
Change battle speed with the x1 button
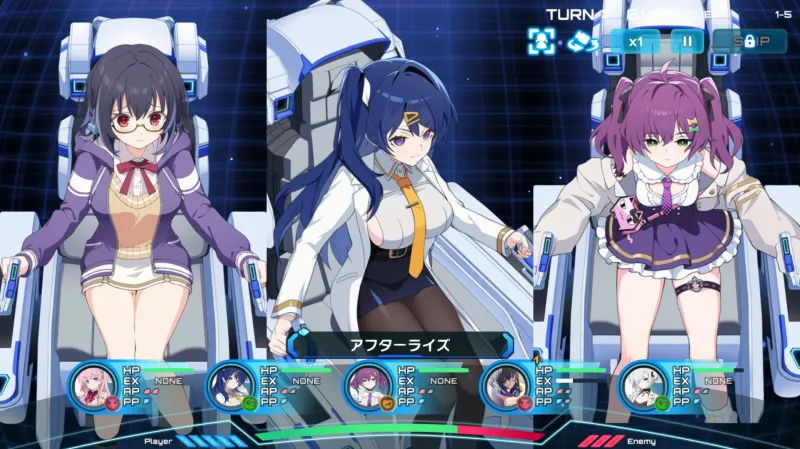635,41
